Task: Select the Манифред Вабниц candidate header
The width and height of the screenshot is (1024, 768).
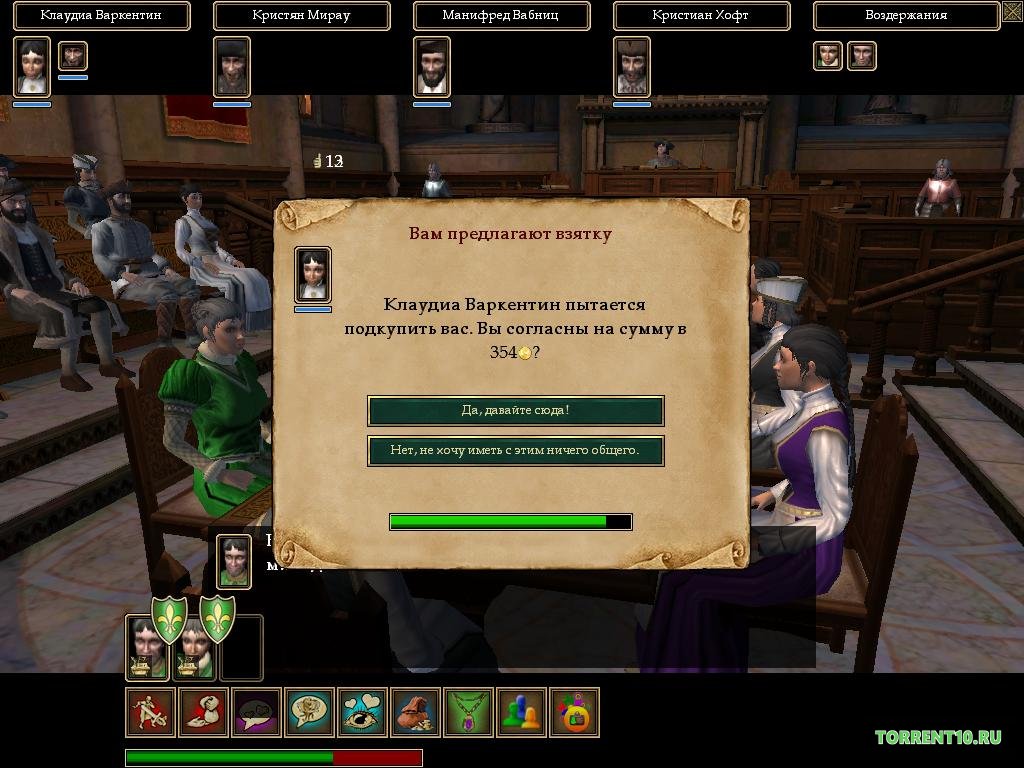Action: point(501,16)
